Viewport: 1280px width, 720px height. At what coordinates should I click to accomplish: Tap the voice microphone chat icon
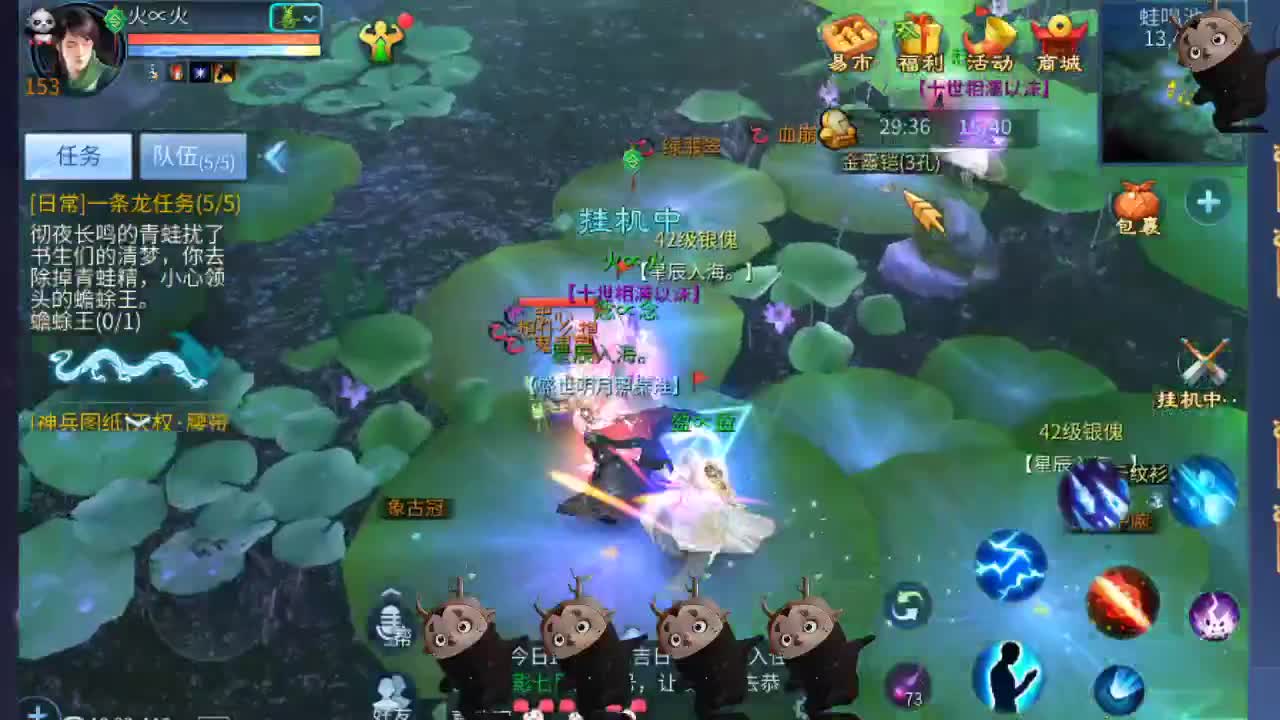tap(390, 618)
